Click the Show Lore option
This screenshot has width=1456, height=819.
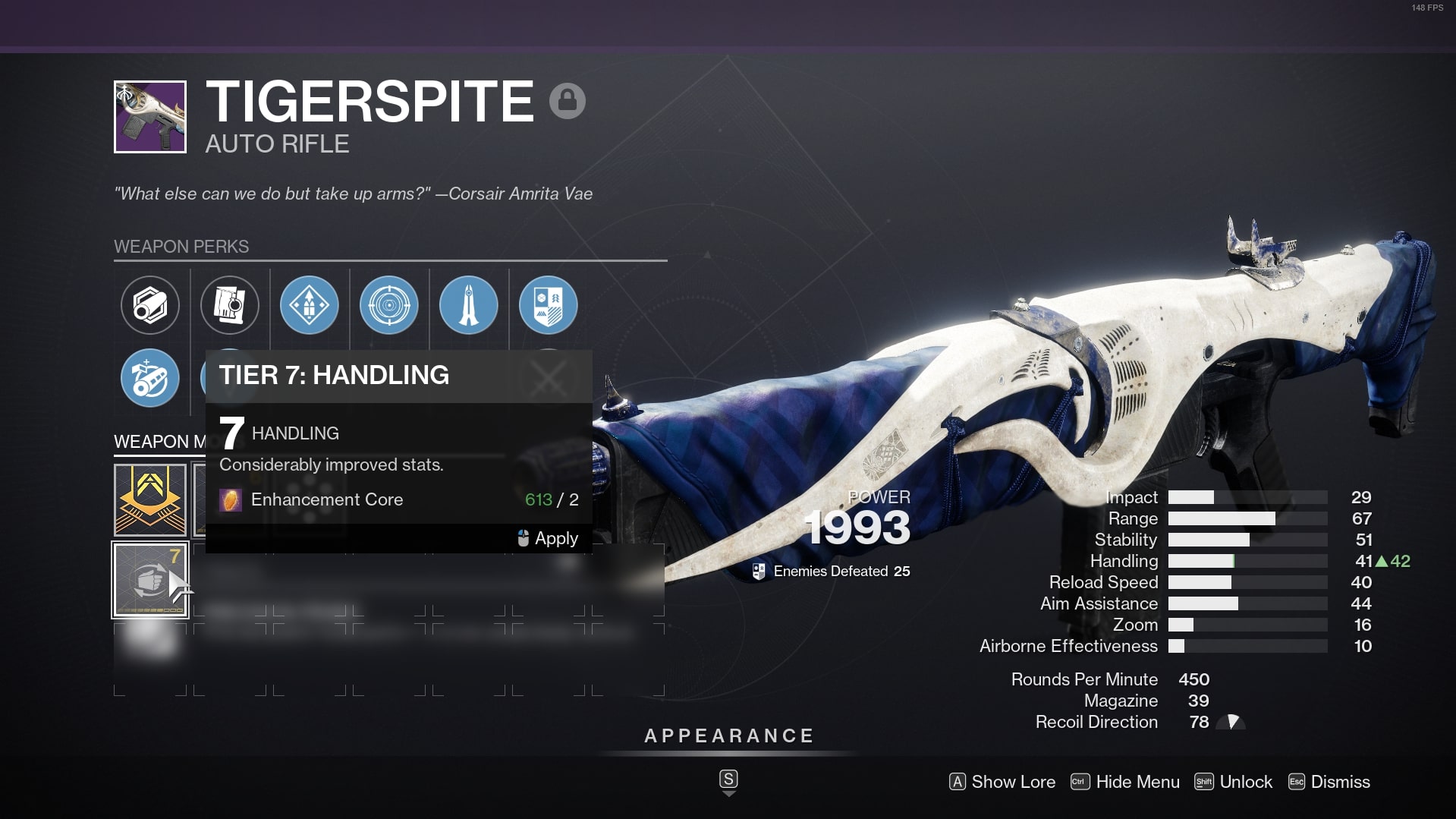coord(1002,782)
